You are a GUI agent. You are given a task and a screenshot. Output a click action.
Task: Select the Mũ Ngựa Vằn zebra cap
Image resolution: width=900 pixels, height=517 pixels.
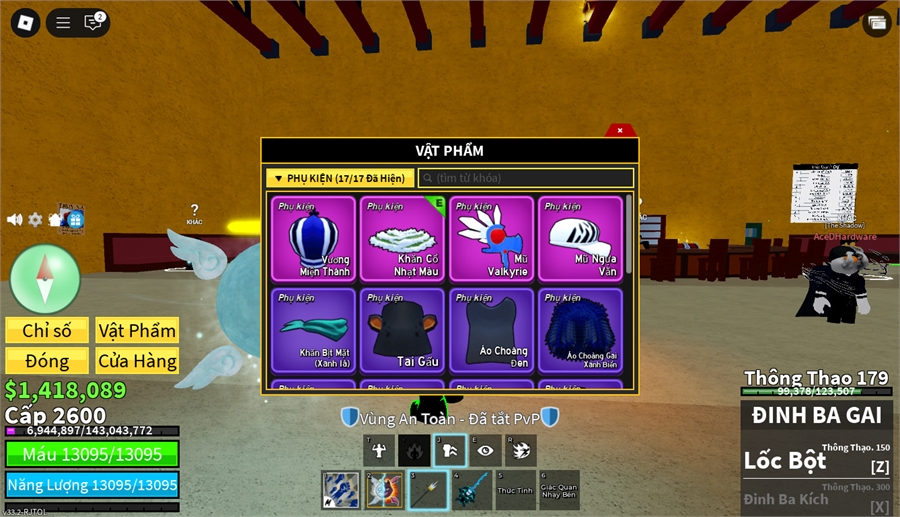580,238
